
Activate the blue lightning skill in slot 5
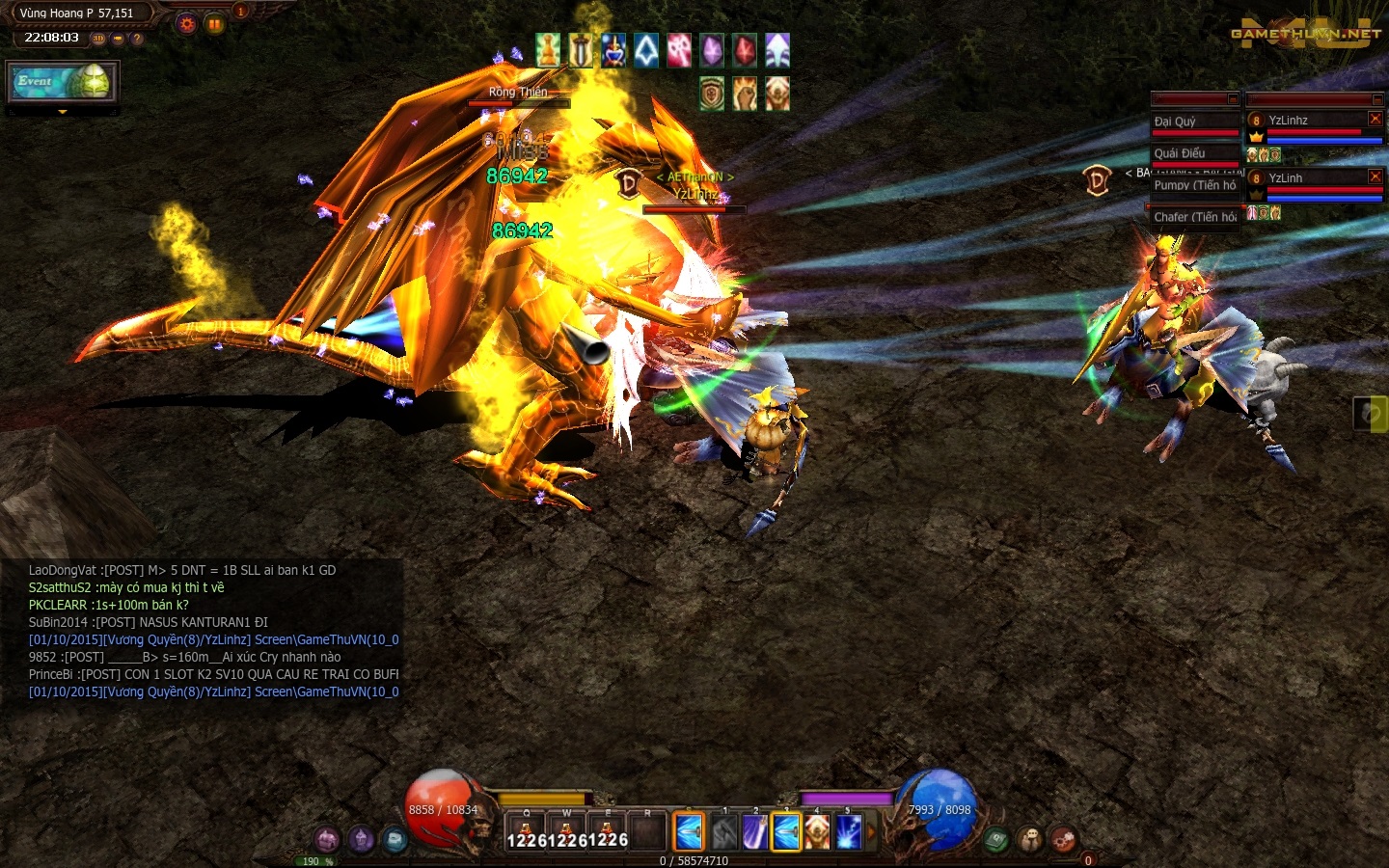coord(848,832)
